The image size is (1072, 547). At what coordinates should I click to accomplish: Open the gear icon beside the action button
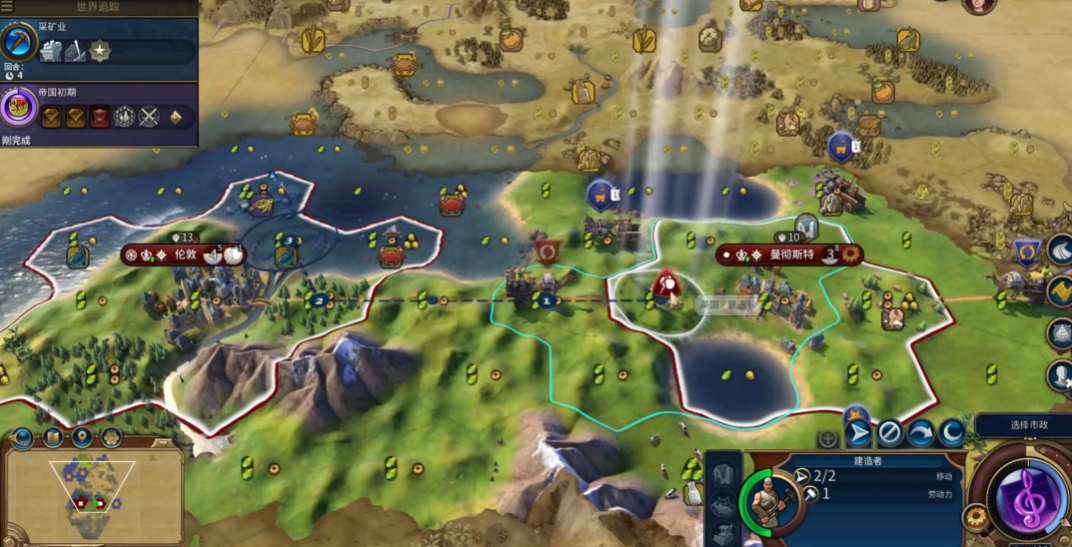coord(975,516)
